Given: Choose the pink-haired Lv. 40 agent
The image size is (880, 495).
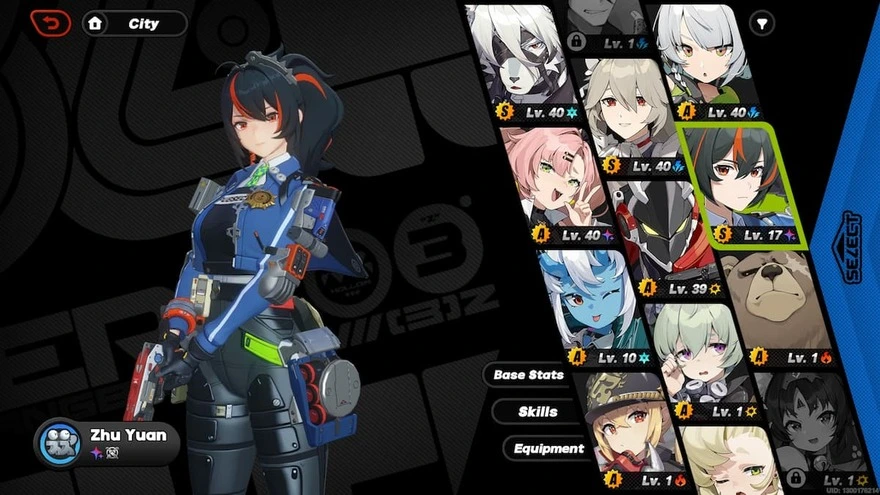Looking at the screenshot, I should click(x=560, y=190).
